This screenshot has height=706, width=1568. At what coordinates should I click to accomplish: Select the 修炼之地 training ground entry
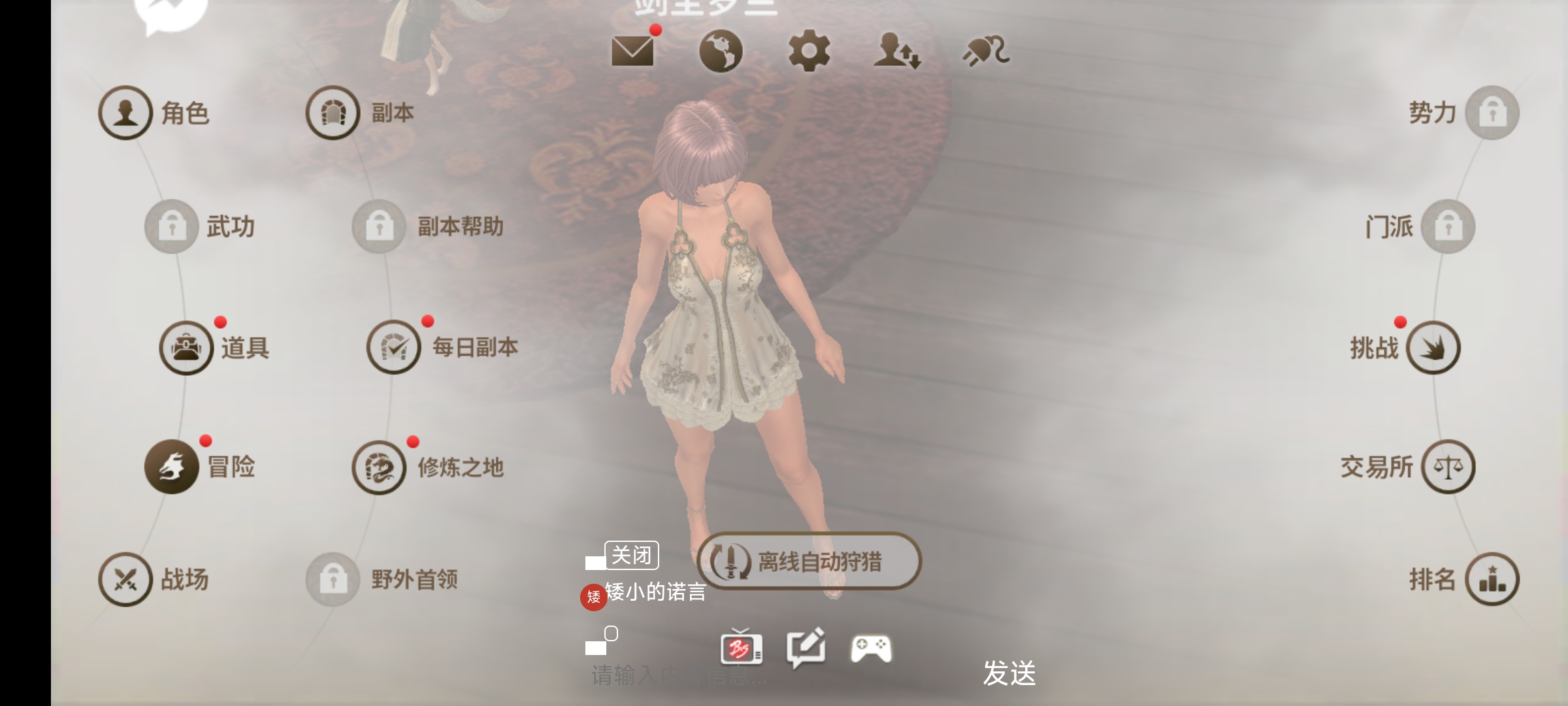(378, 467)
